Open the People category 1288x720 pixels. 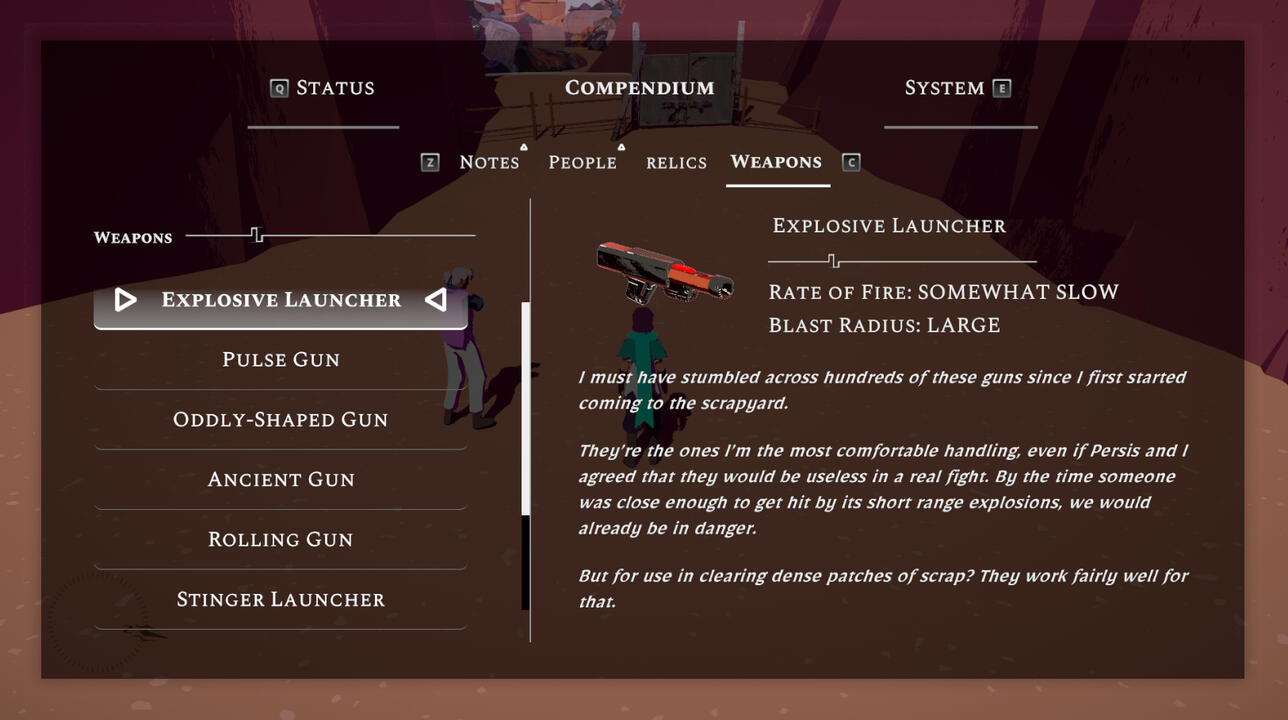(x=582, y=162)
